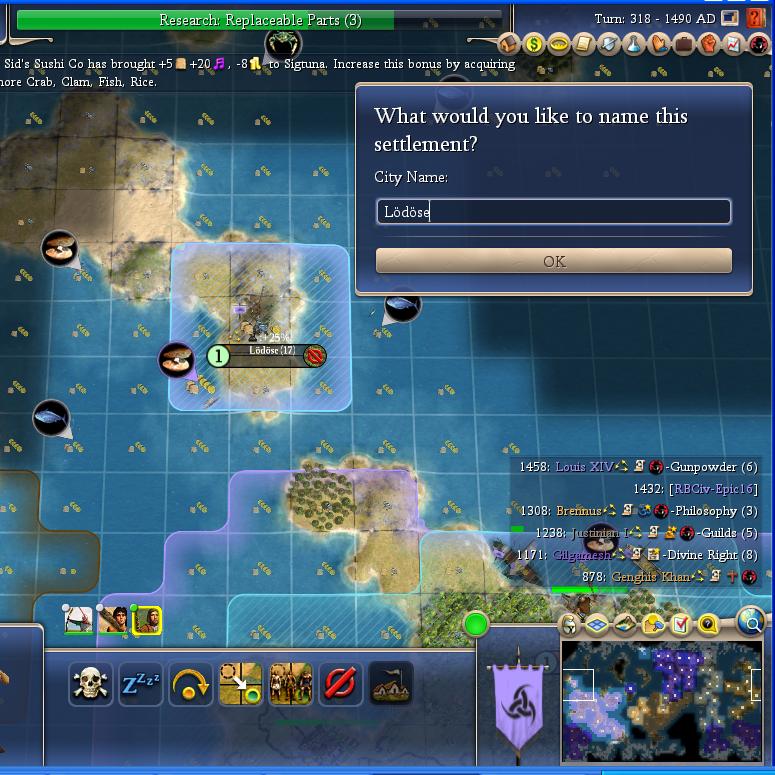Image resolution: width=775 pixels, height=775 pixels.
Task: Open the Corporation Advisor briefcase icon
Action: [x=684, y=44]
